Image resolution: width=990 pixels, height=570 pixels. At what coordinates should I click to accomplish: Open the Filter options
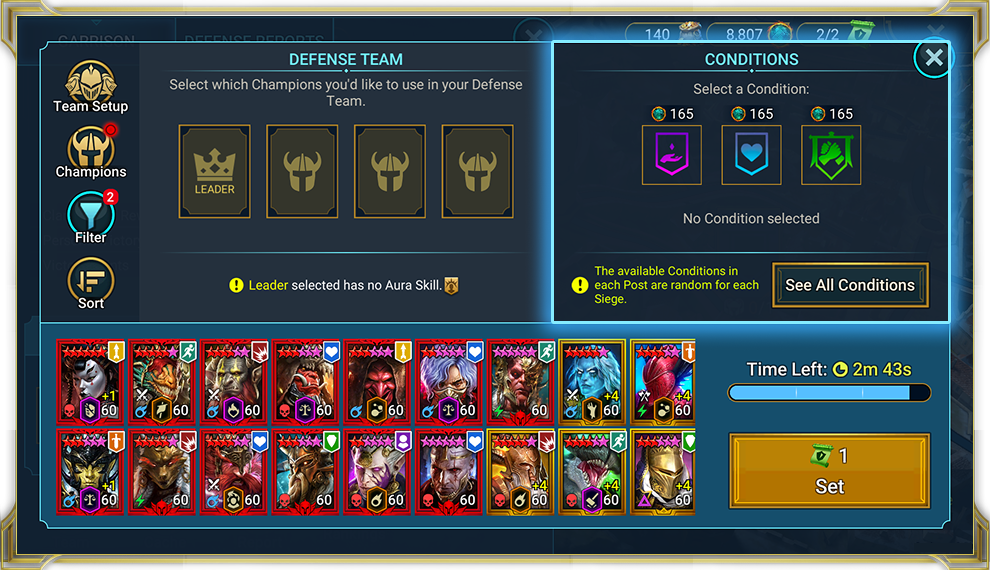click(x=90, y=216)
